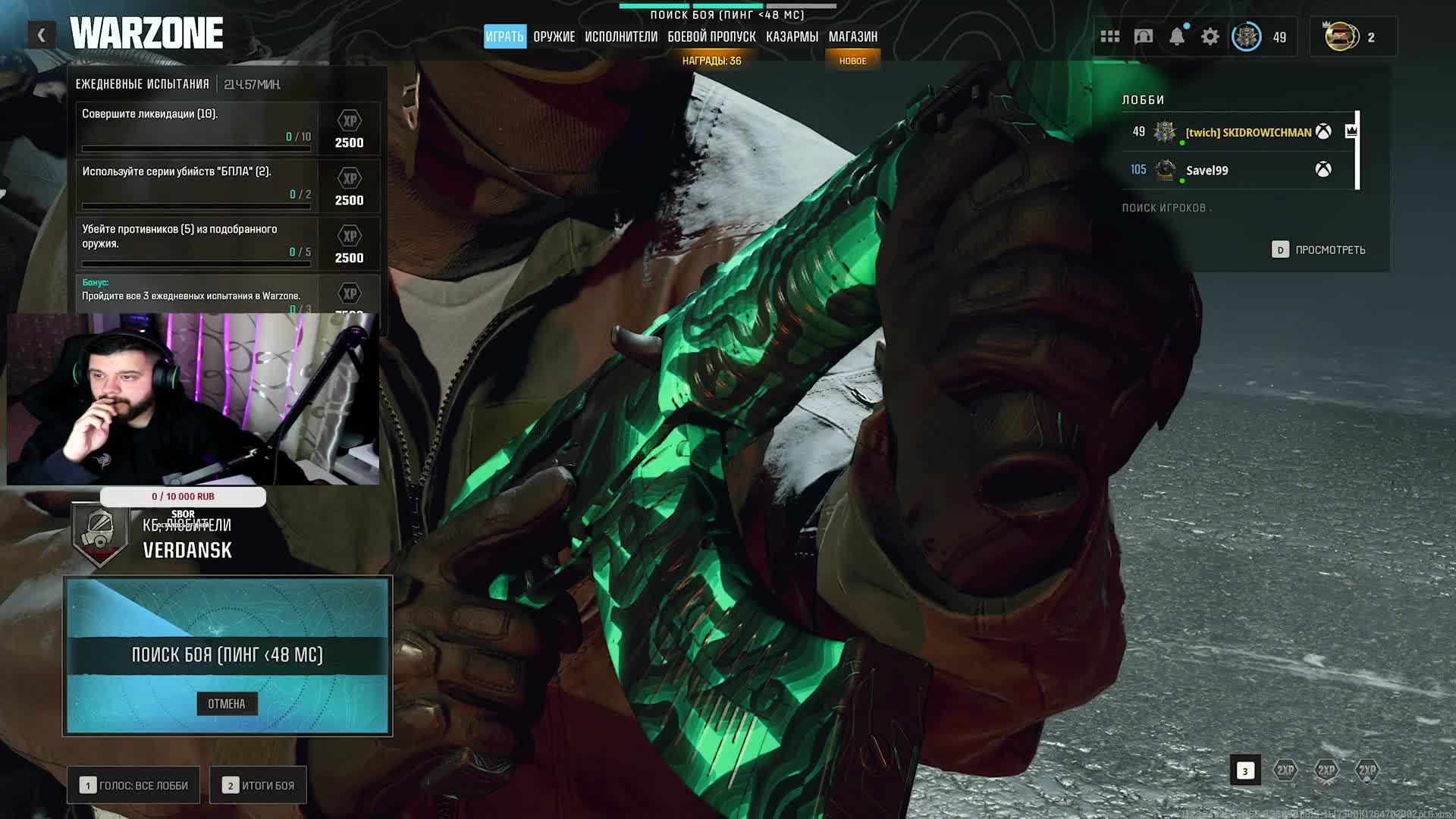The image size is (1456, 819).
Task: Select [twich] SKIDROWICHMAN in the lobby
Action: coord(1247,132)
